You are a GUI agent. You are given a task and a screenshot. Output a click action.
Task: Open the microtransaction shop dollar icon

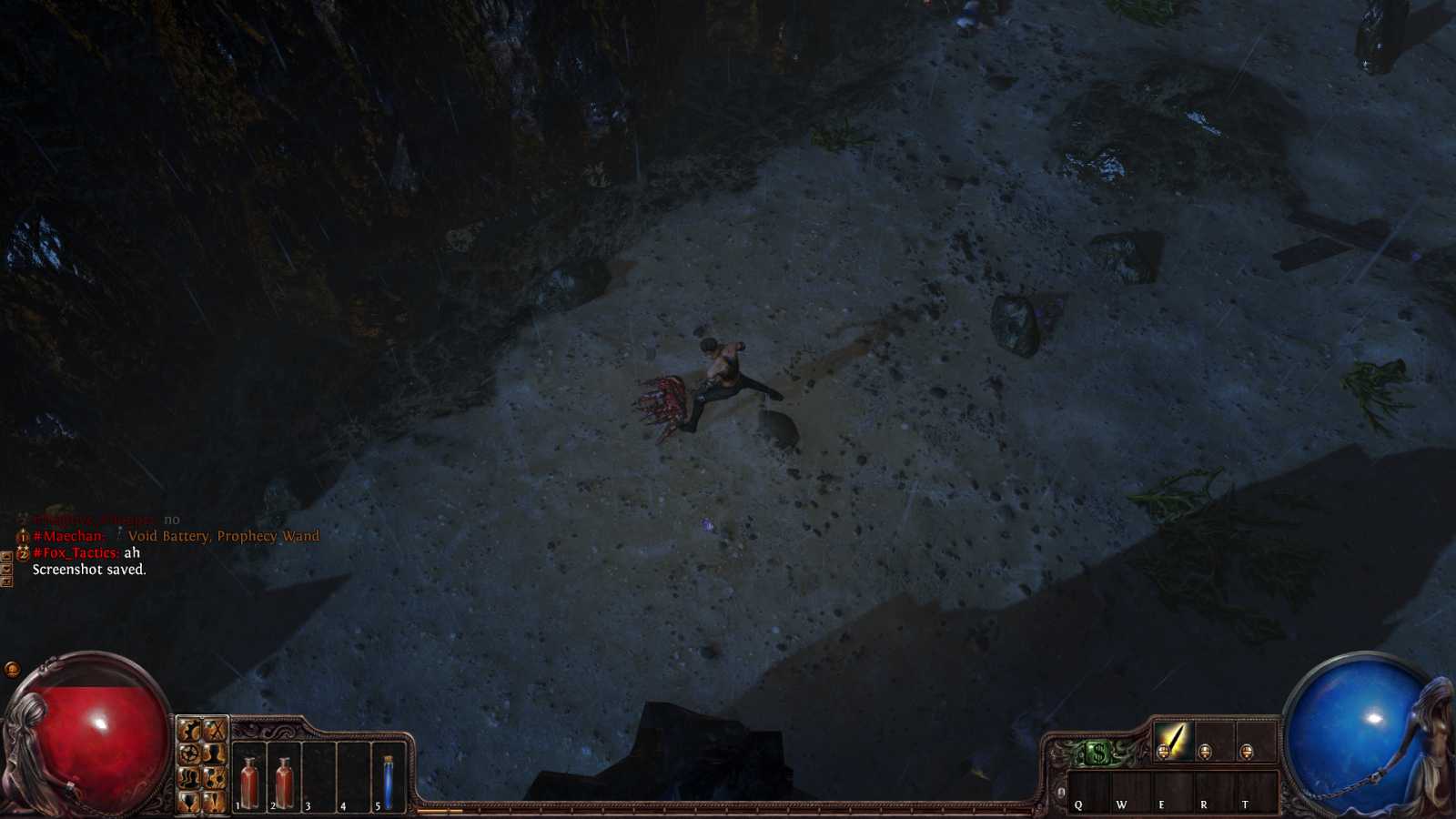coord(1097,753)
